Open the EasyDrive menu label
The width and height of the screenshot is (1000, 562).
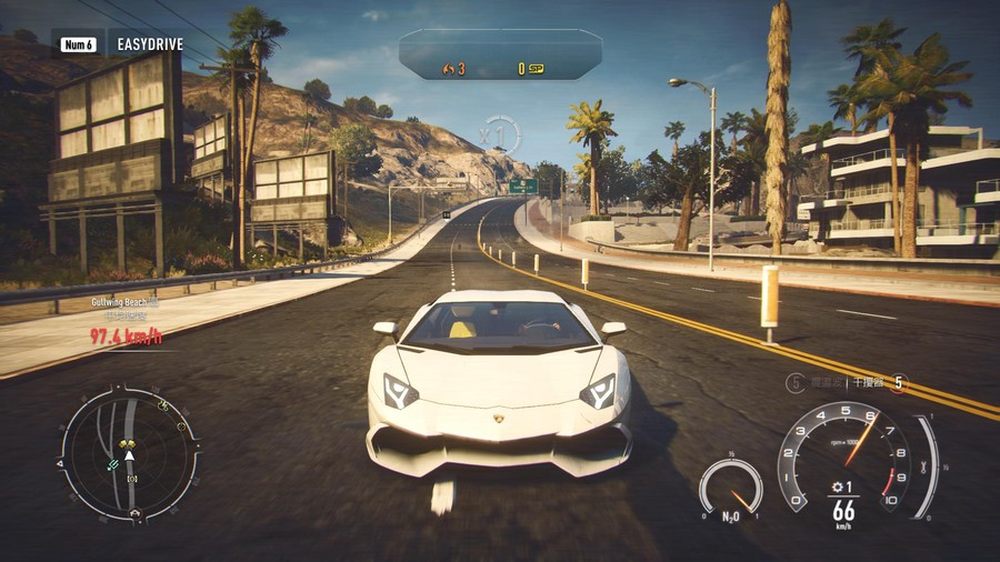152,44
